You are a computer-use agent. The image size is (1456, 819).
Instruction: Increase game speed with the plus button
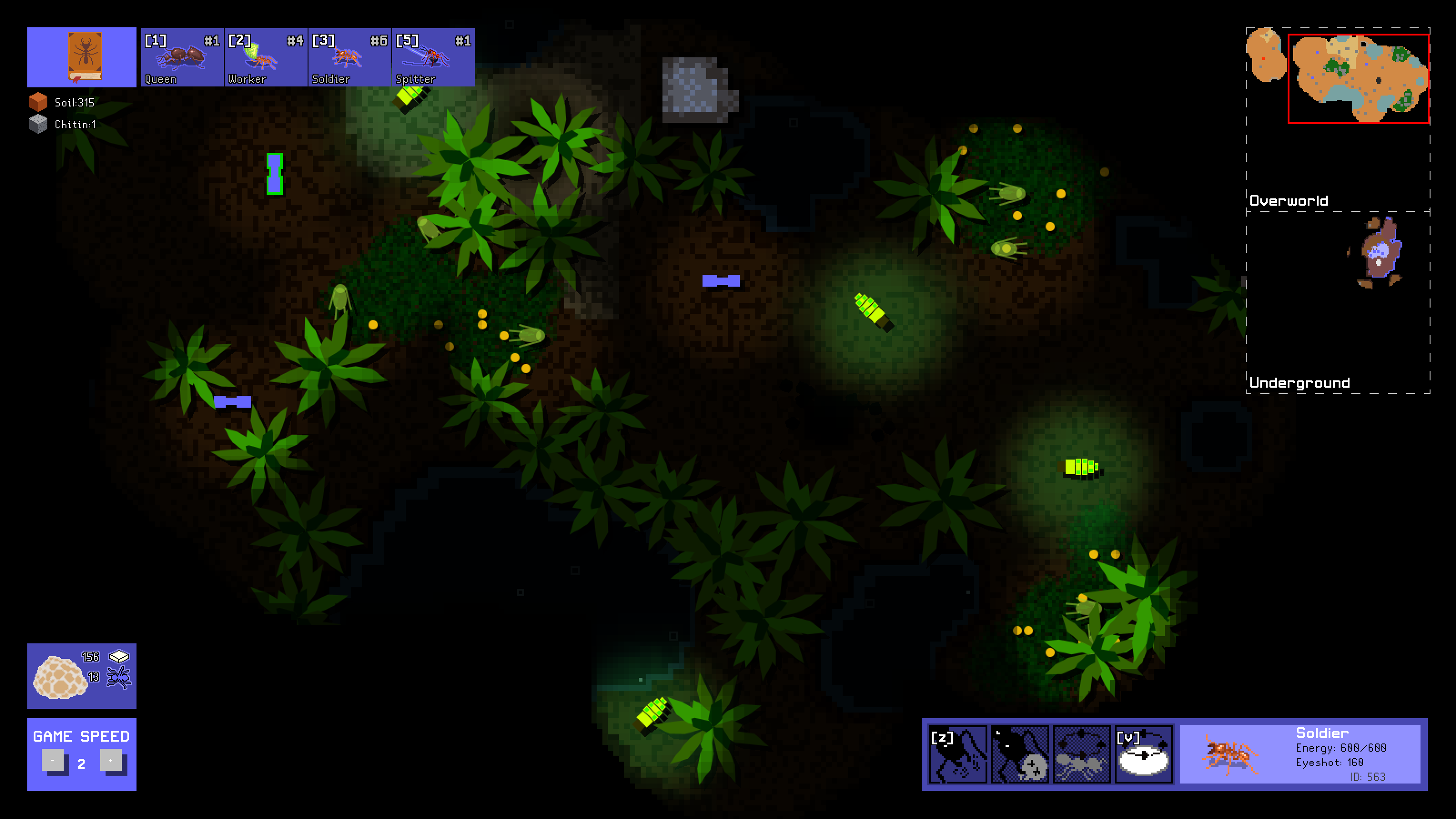click(x=111, y=760)
